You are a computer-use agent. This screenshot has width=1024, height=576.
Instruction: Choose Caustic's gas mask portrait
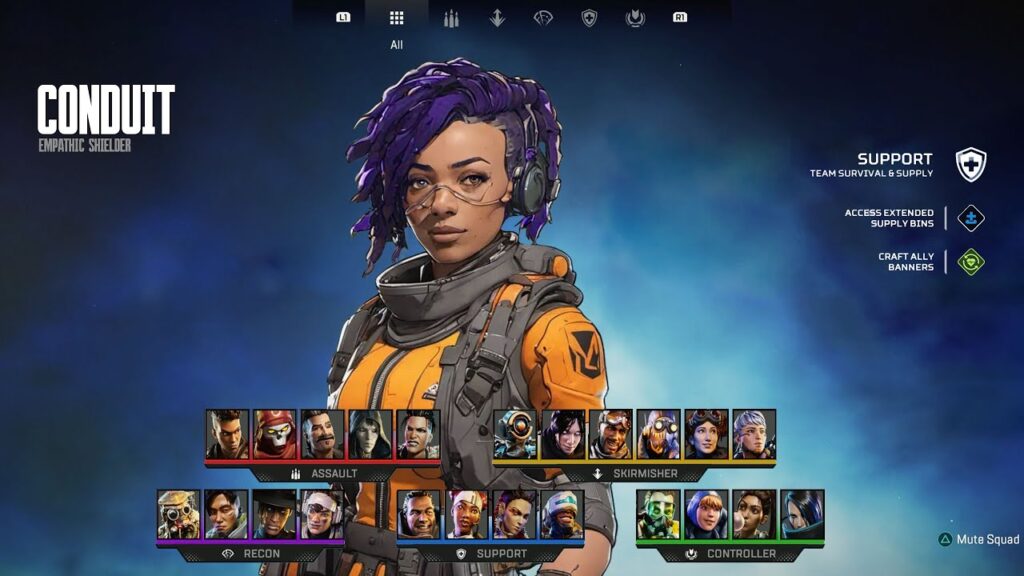tap(659, 514)
